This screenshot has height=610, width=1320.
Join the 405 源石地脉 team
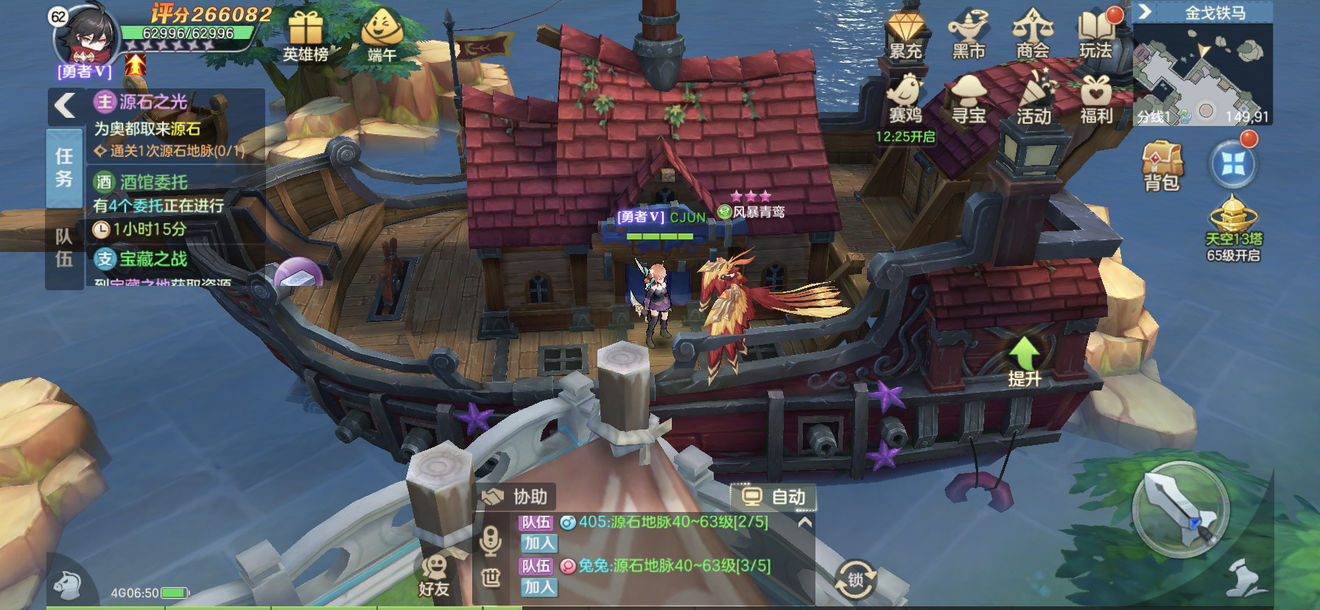click(x=539, y=543)
